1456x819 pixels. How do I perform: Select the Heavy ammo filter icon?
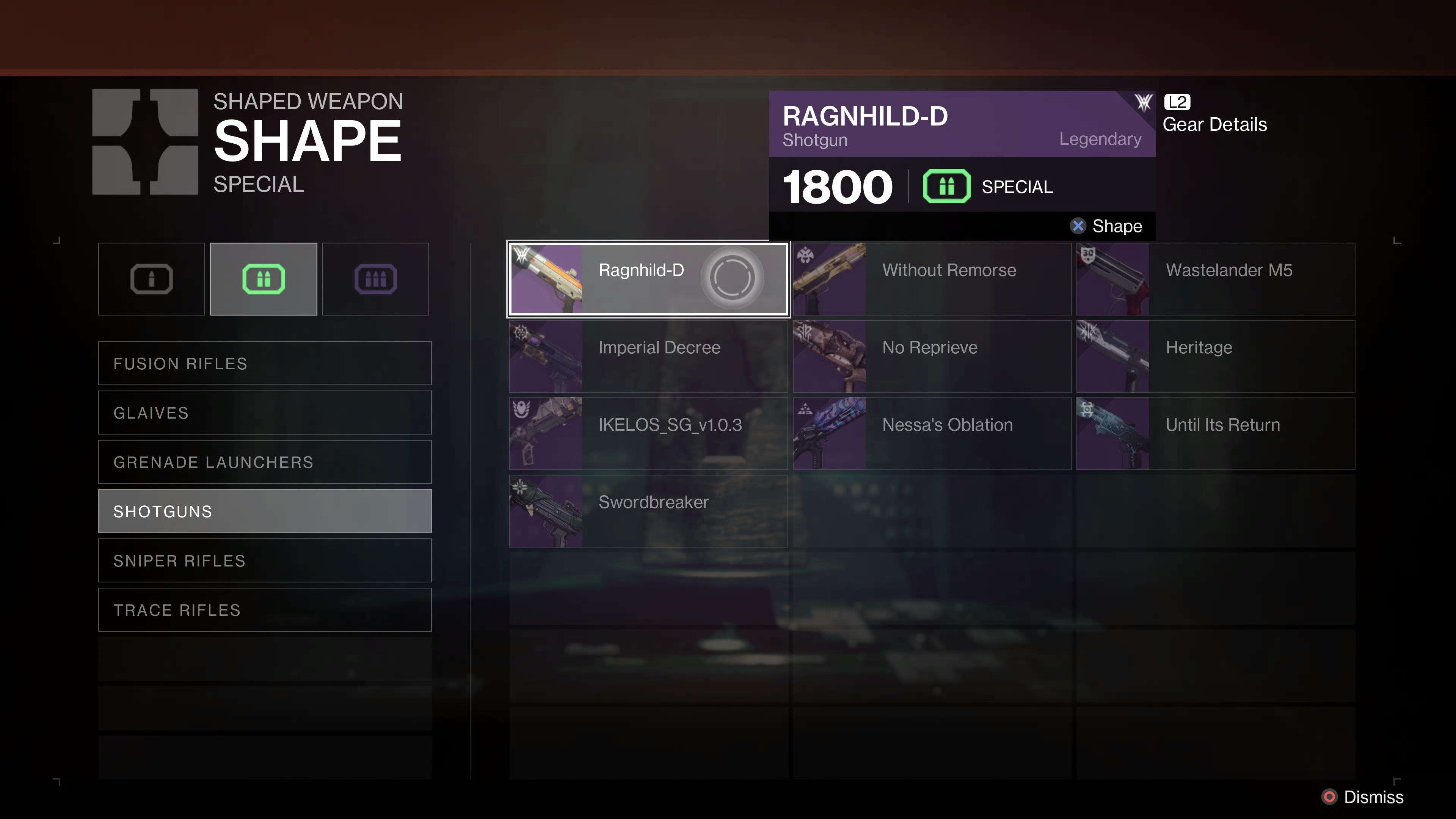tap(375, 278)
